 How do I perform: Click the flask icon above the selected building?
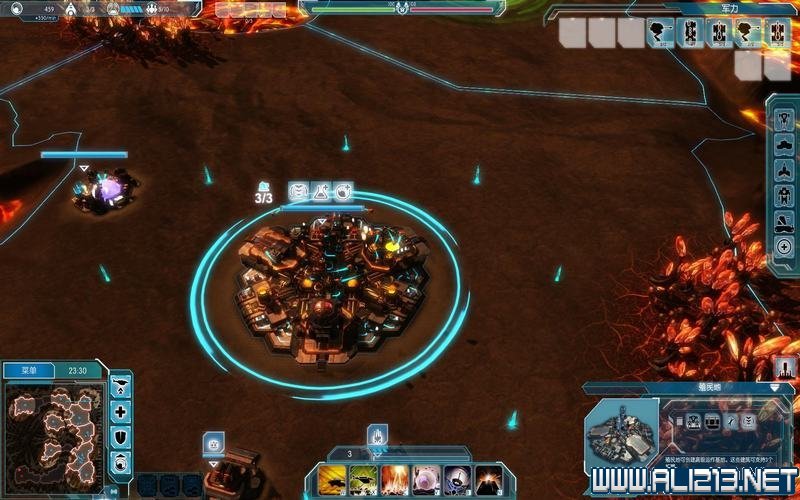point(319,191)
